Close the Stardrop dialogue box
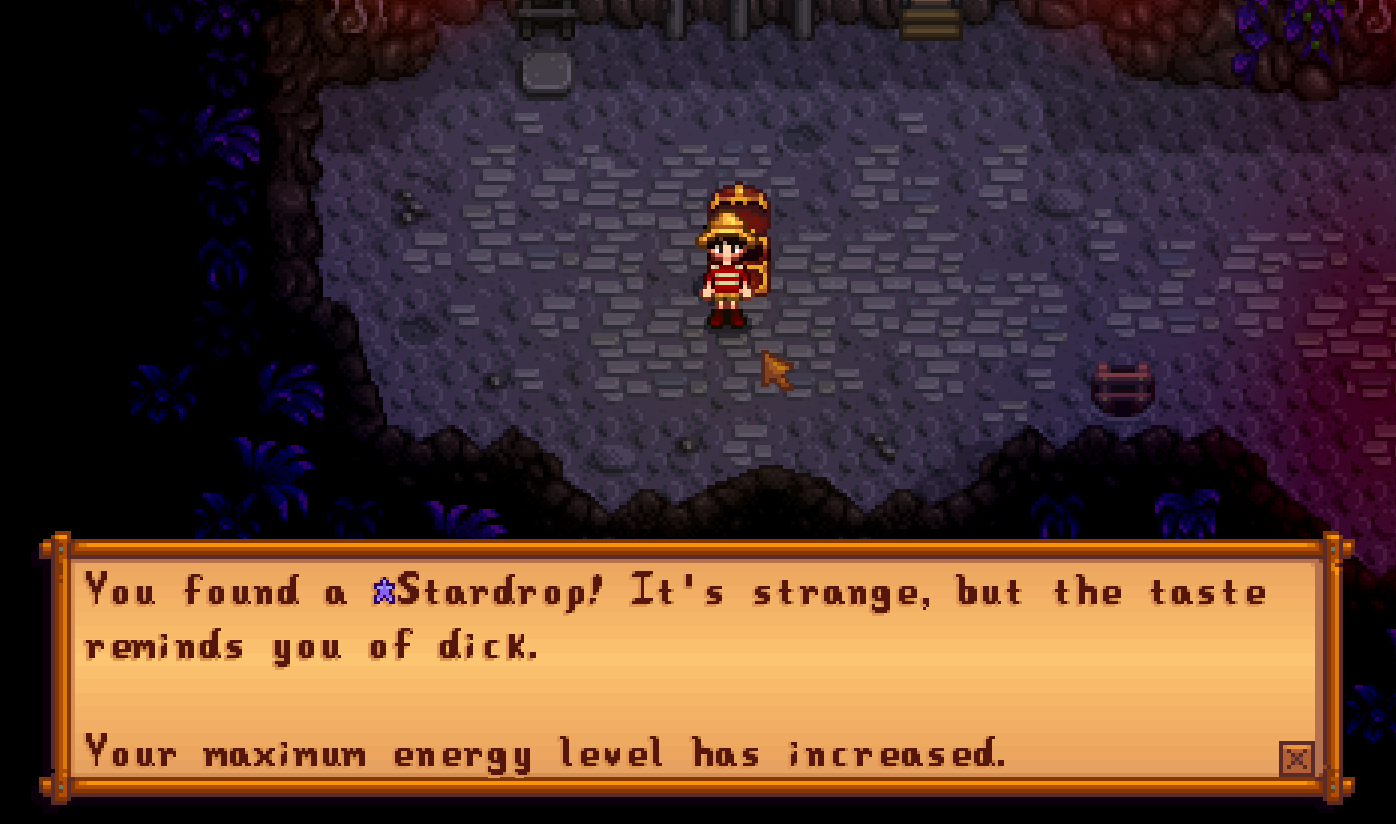The image size is (1396, 824). tap(1296, 759)
